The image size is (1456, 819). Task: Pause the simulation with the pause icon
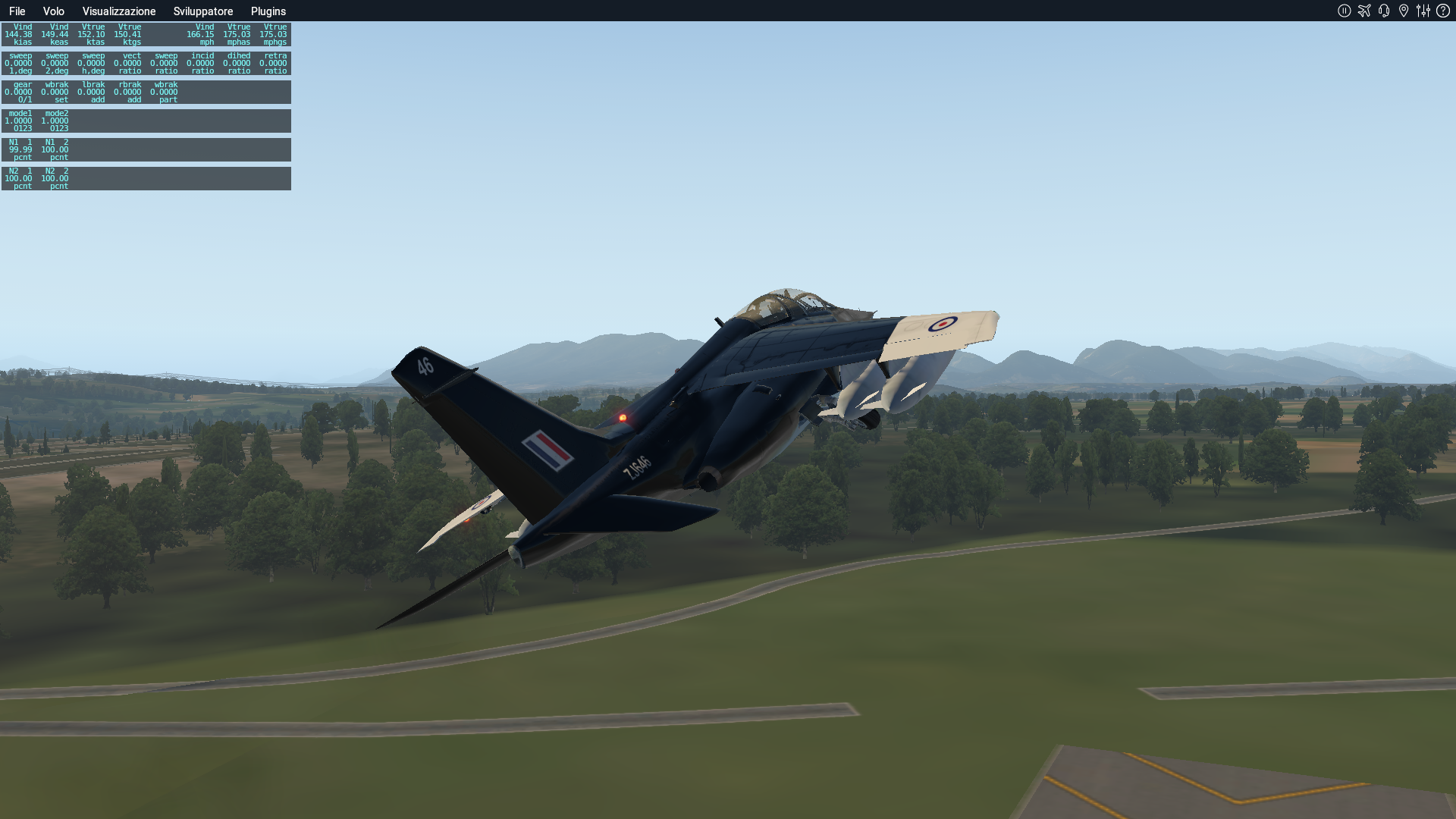click(1344, 11)
